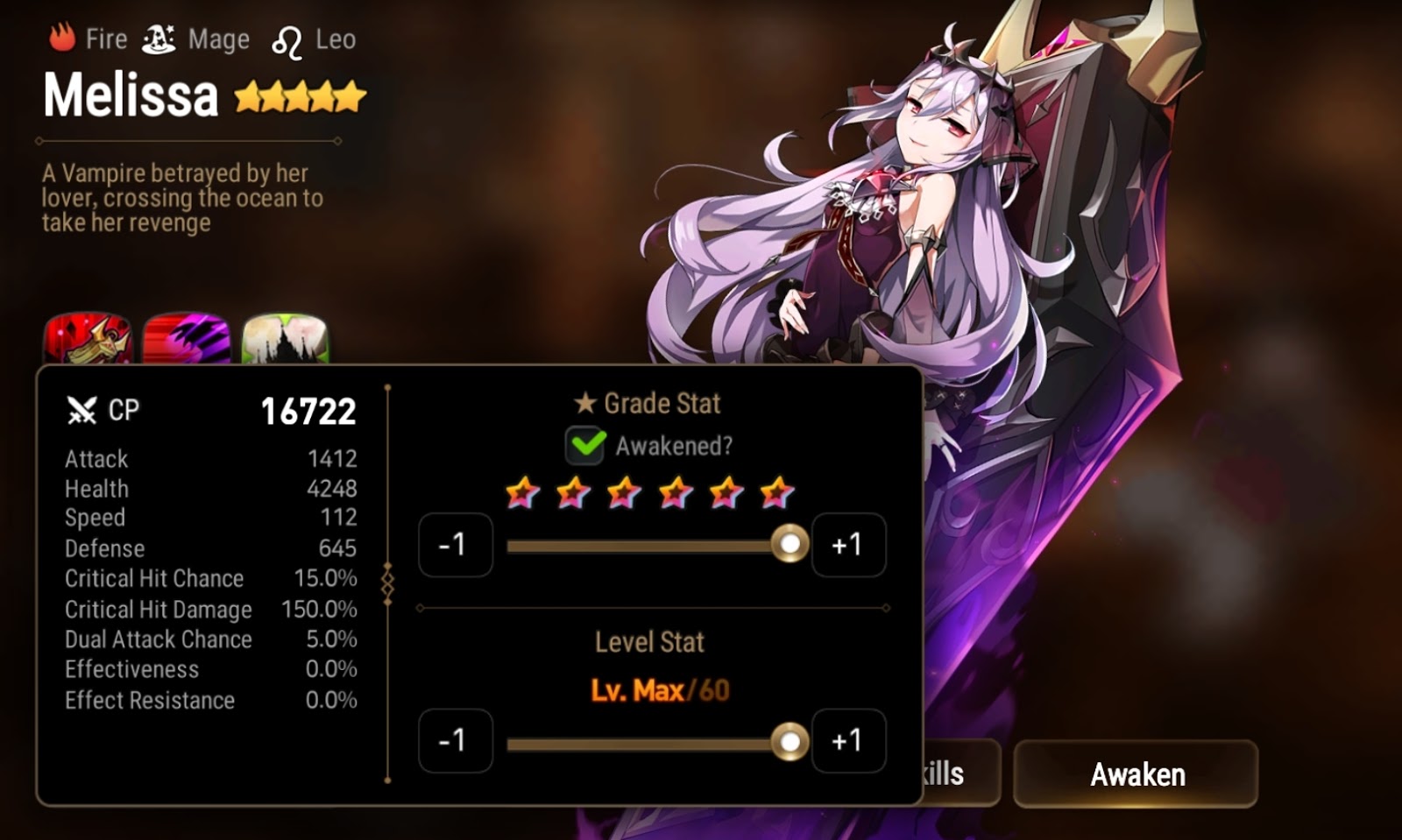The width and height of the screenshot is (1402, 840).
Task: Toggle the Awakened checkbox
Action: (x=587, y=447)
